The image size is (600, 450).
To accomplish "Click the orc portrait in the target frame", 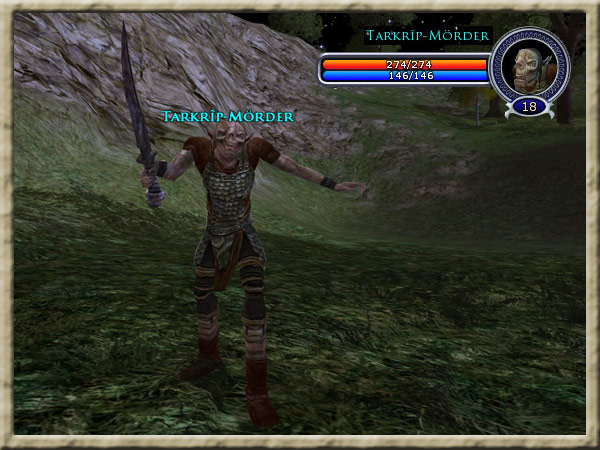I will (528, 65).
